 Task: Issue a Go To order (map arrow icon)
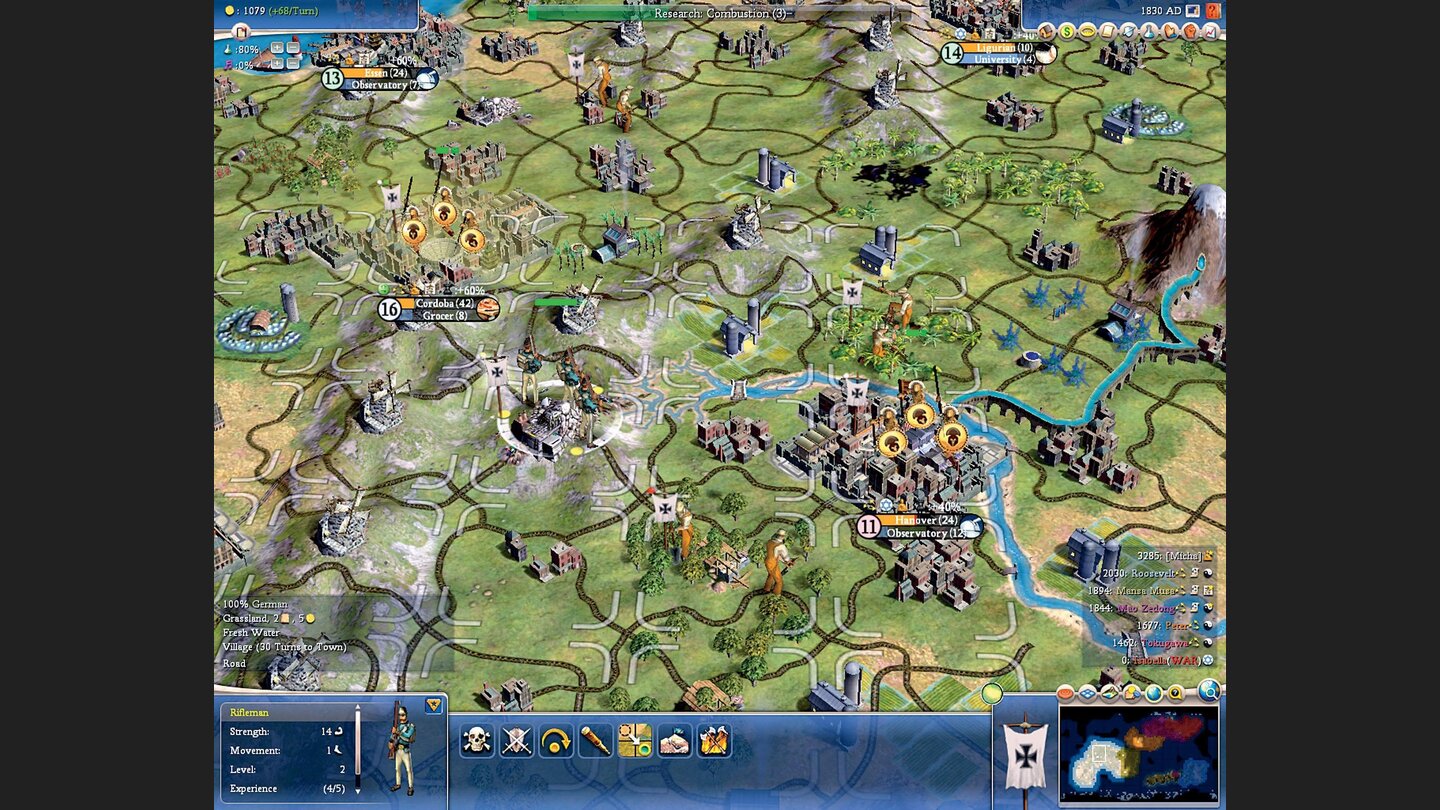(x=635, y=741)
